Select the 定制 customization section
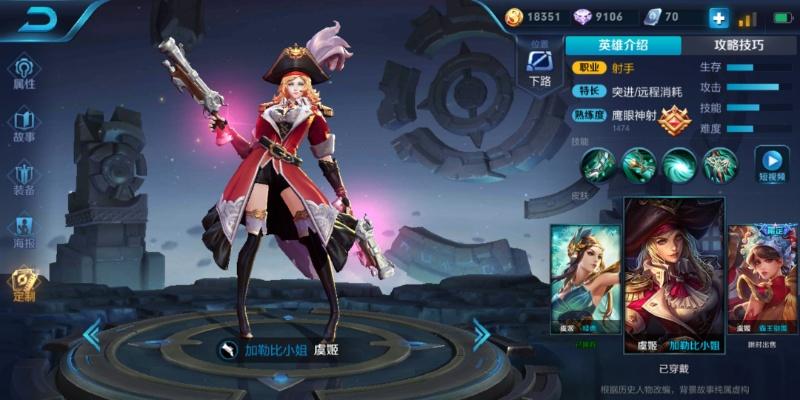Viewport: 800px width, 400px height. coord(24,285)
